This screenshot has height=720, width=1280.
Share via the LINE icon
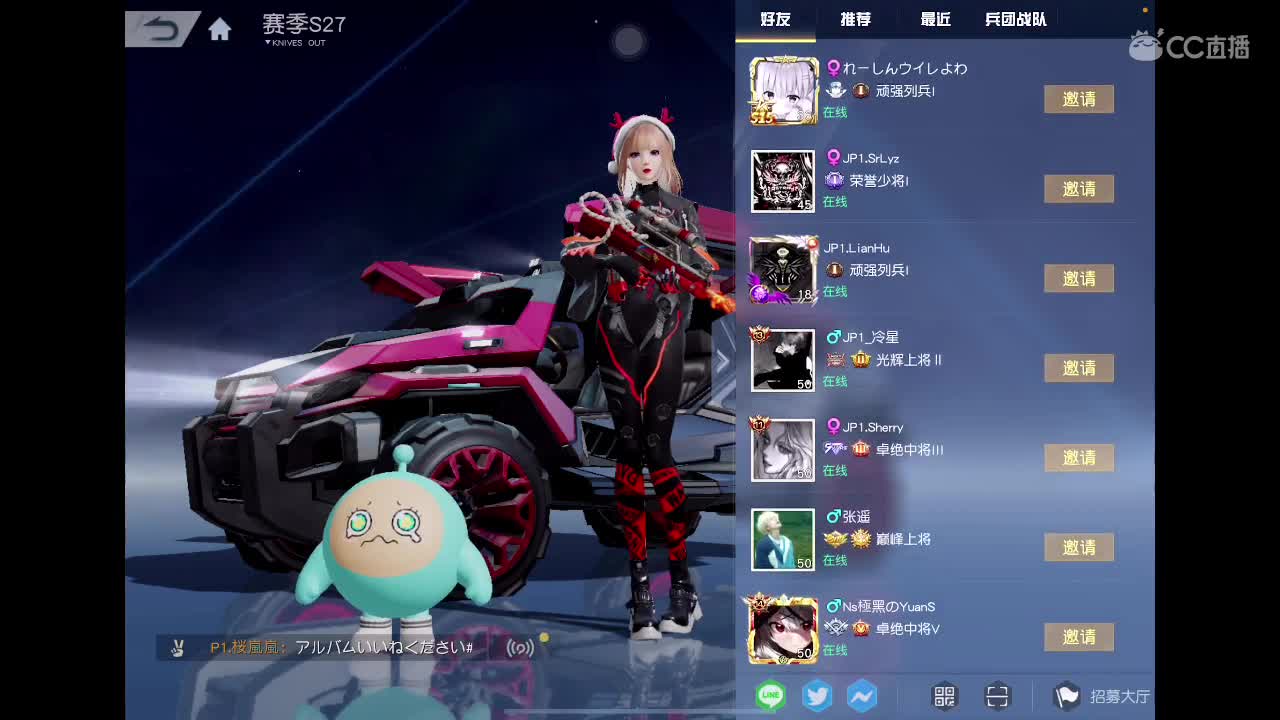[769, 693]
